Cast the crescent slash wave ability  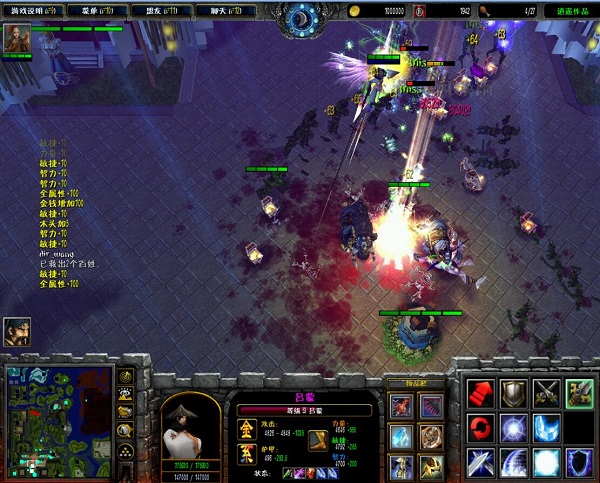(x=514, y=462)
